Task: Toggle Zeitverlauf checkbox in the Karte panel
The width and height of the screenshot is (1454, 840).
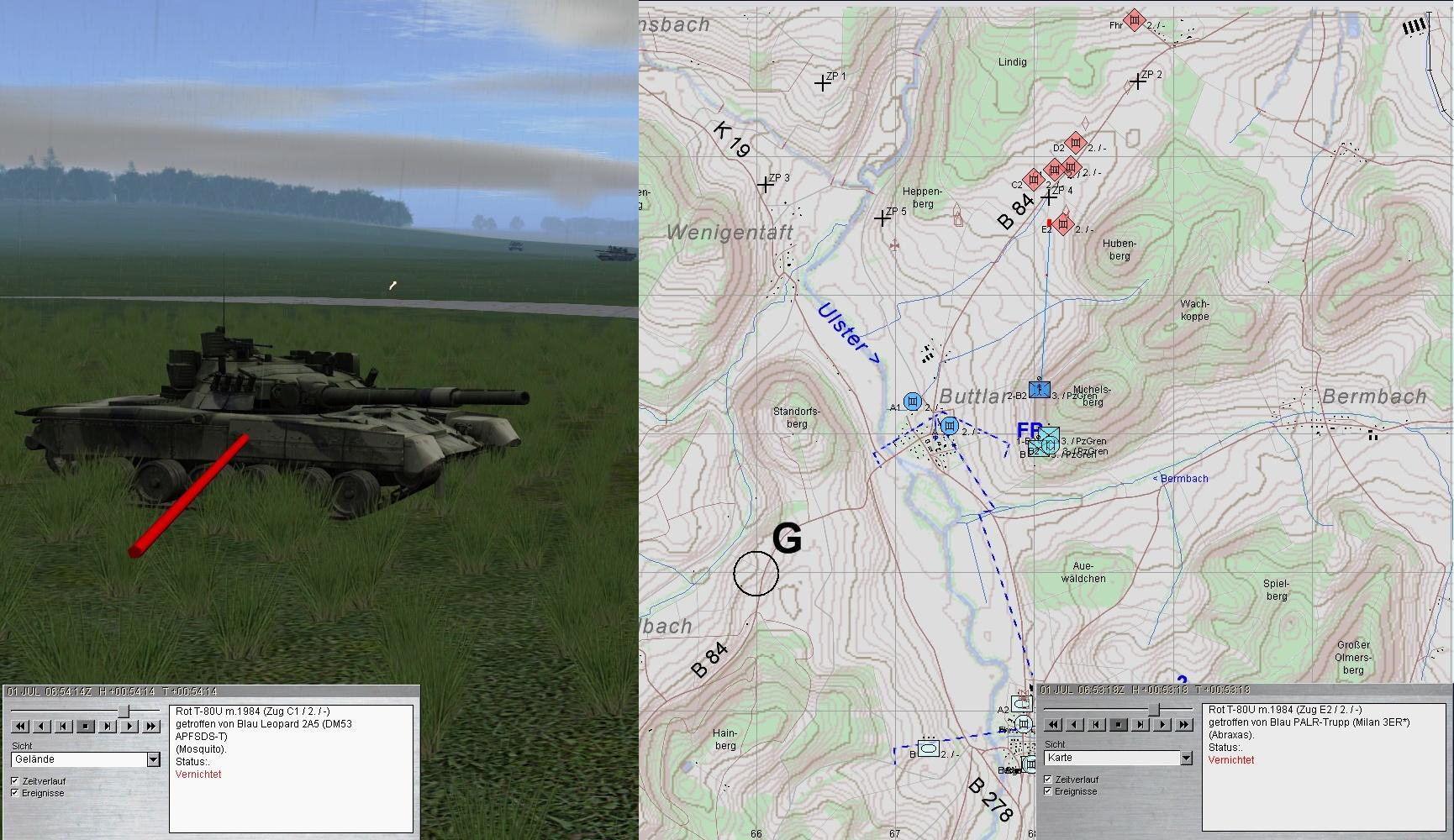Action: pyautogui.click(x=1047, y=780)
